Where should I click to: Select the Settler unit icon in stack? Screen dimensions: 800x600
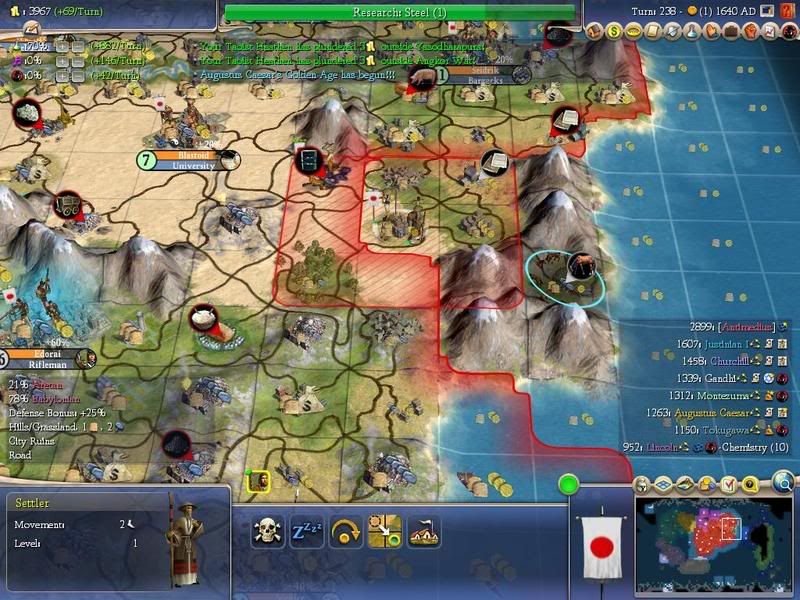click(258, 481)
